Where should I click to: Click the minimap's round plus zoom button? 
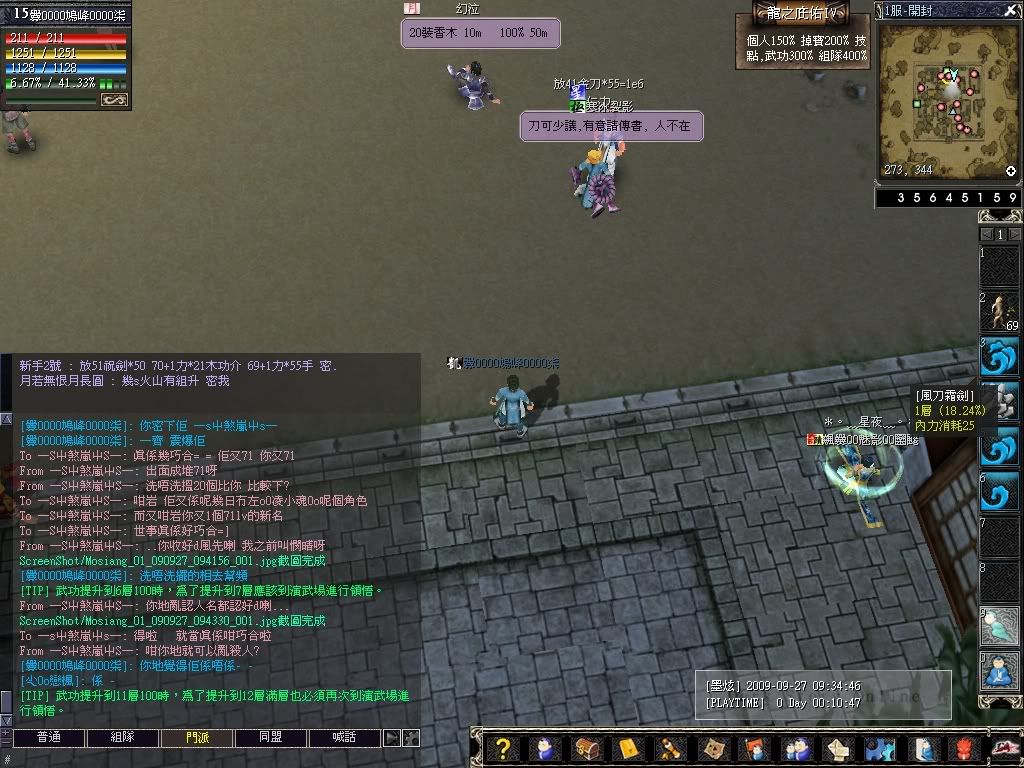(1011, 171)
